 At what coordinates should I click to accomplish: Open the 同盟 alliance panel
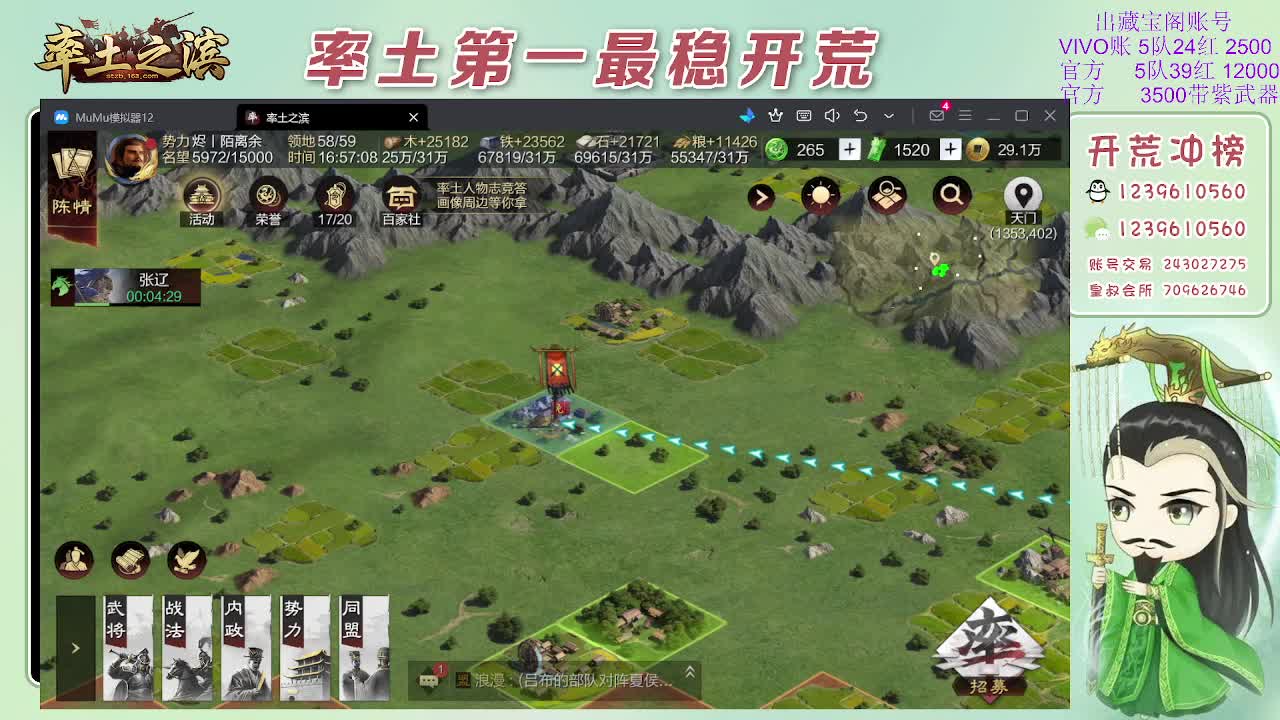point(363,648)
